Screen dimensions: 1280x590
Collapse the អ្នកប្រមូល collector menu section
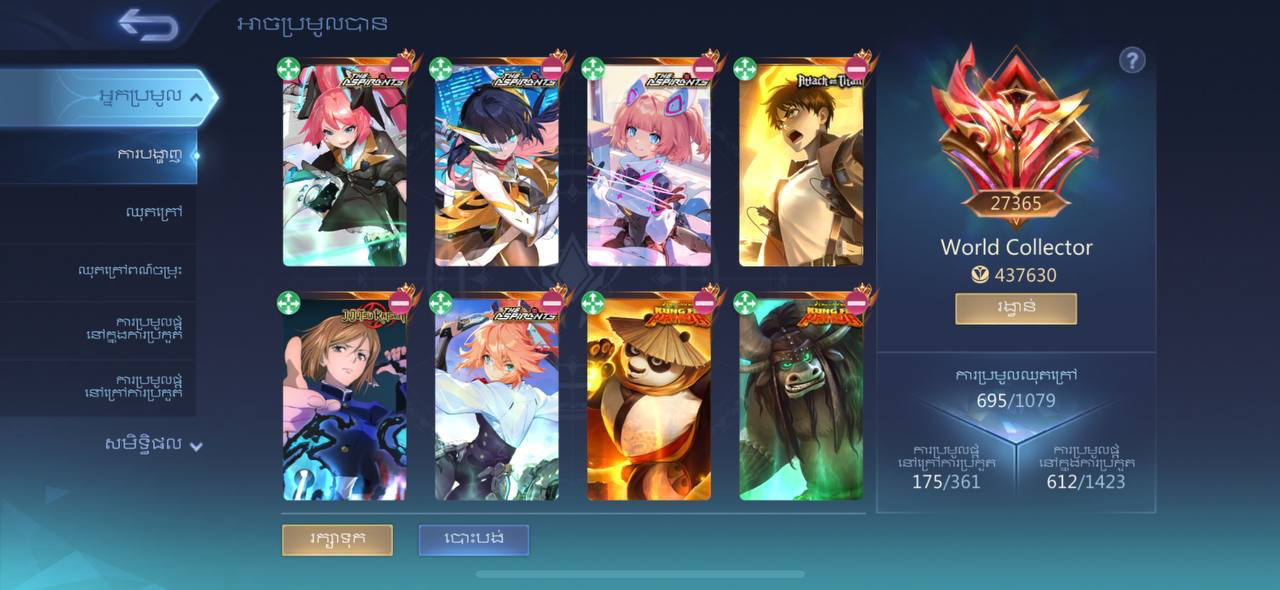pyautogui.click(x=196, y=97)
